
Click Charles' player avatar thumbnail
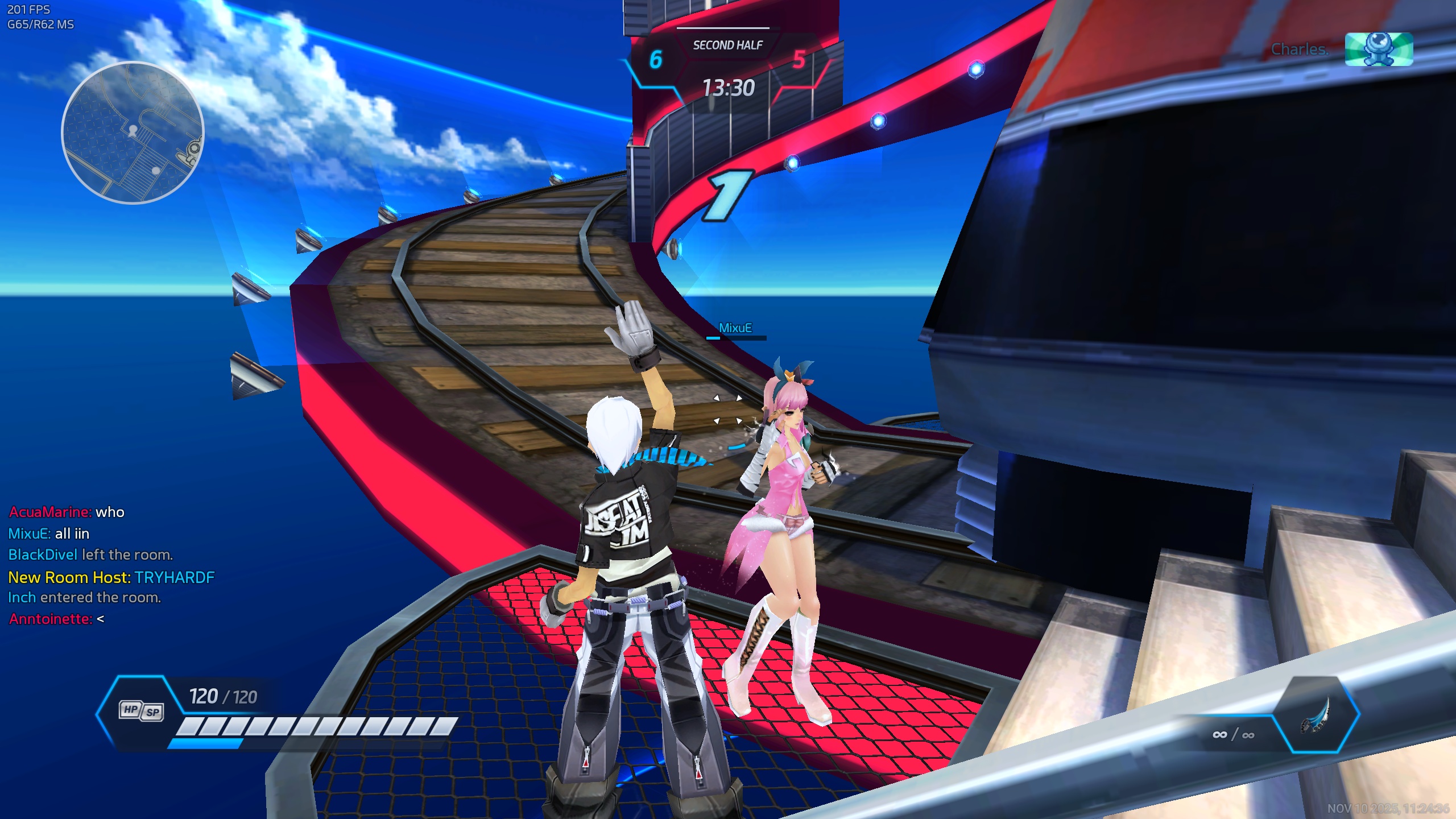tap(1379, 49)
